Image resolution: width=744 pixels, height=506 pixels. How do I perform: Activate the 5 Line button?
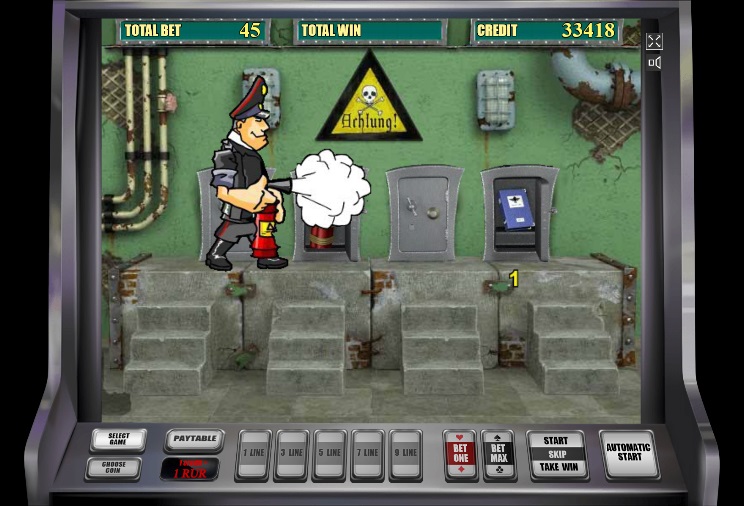click(329, 455)
